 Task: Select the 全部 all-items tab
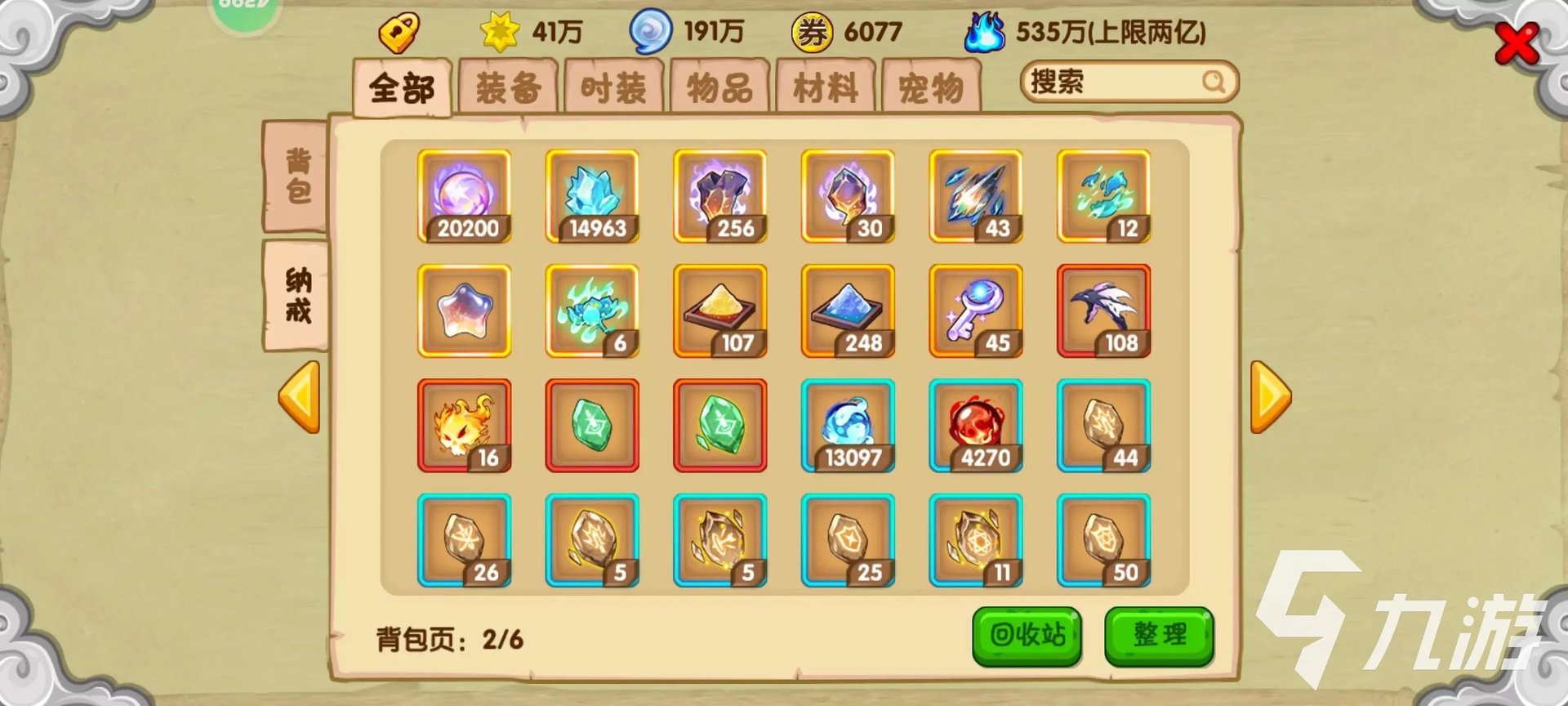(x=402, y=87)
